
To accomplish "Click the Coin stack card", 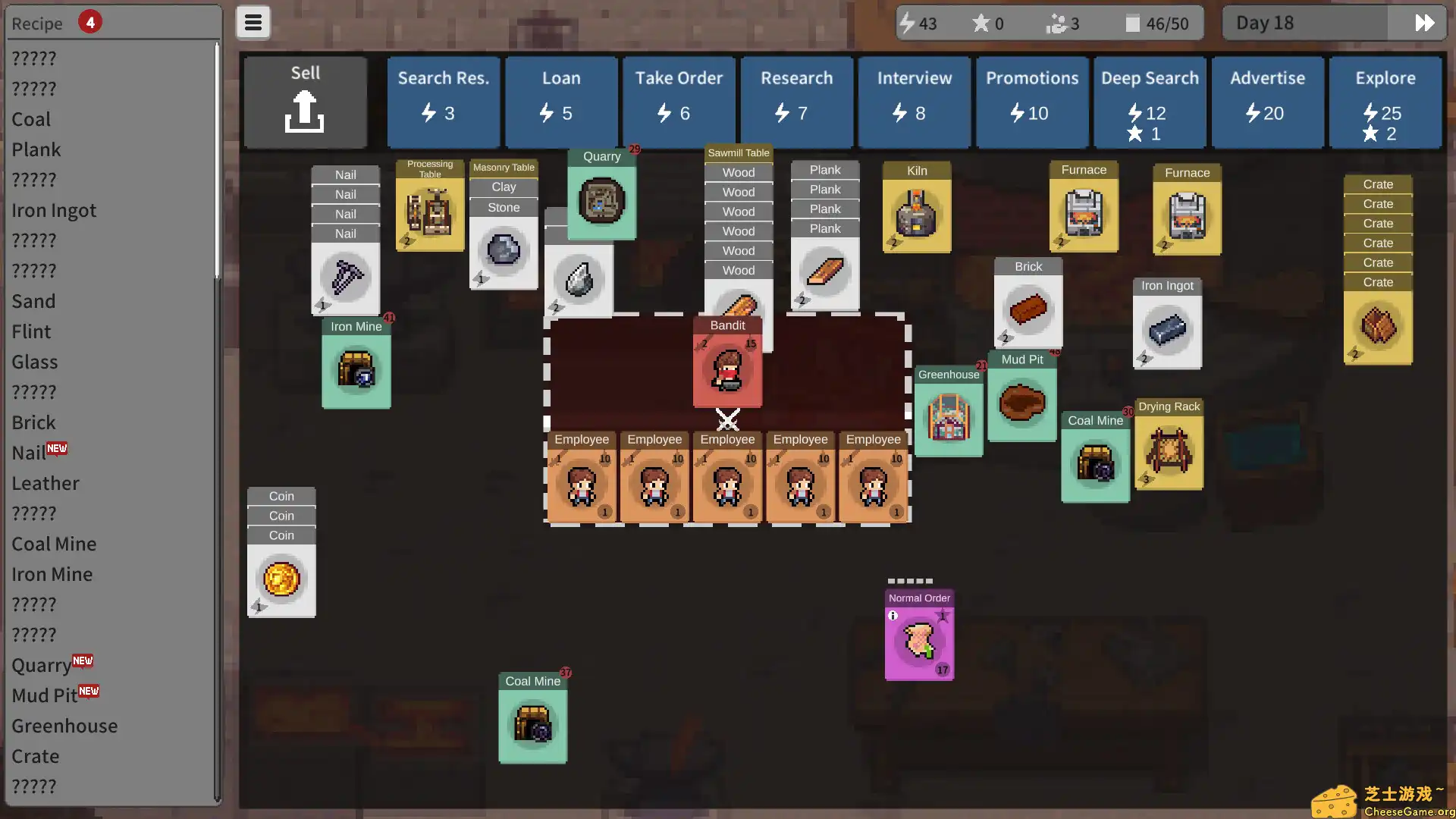I will tap(281, 580).
